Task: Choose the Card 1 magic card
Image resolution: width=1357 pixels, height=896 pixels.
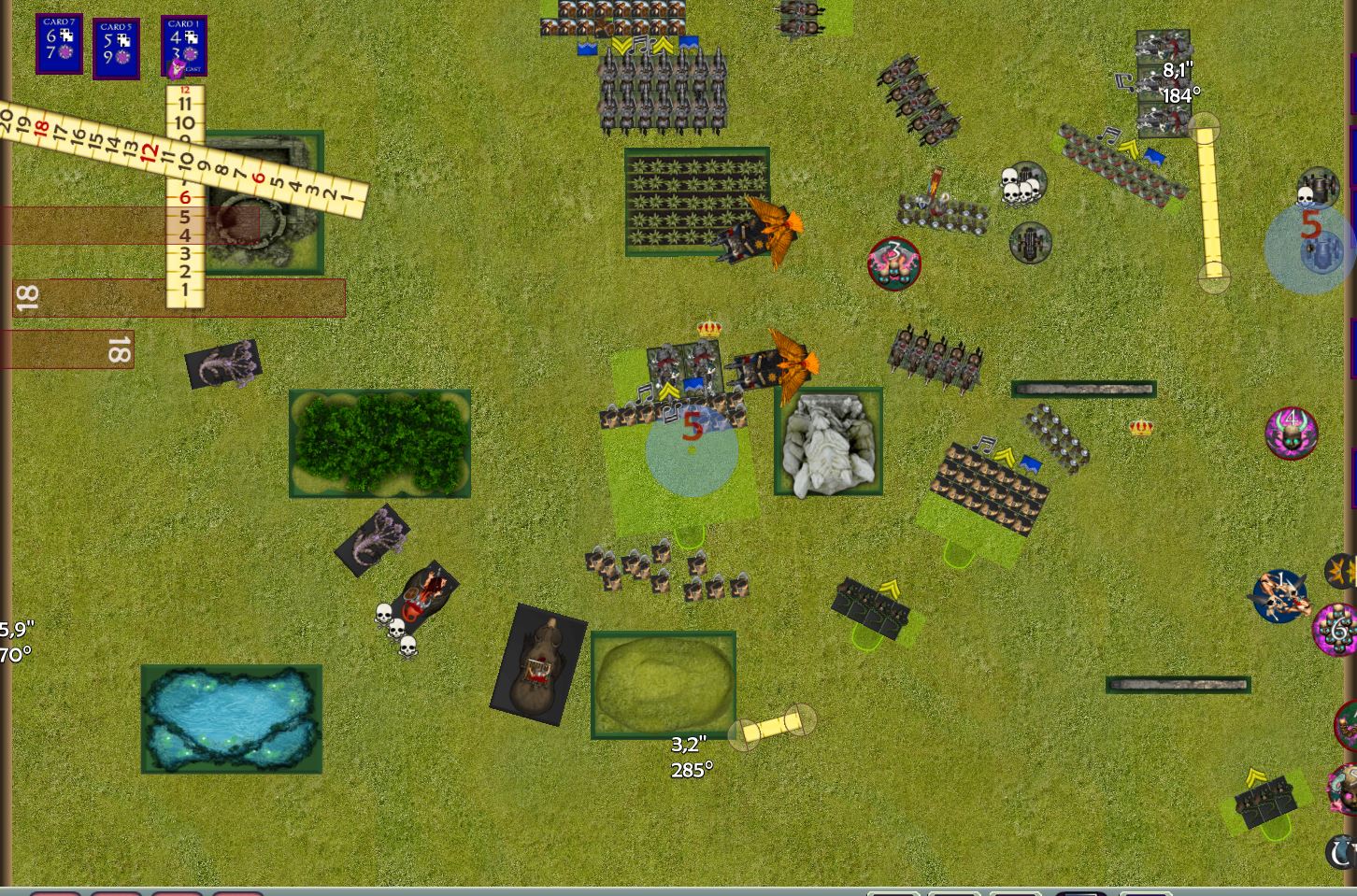Action: pos(183,43)
